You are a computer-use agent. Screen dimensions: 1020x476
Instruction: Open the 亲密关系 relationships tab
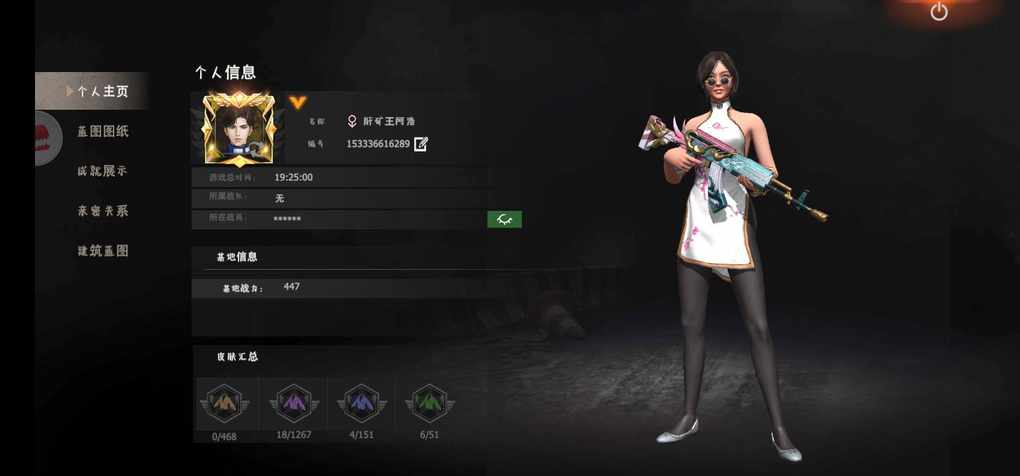(x=103, y=211)
